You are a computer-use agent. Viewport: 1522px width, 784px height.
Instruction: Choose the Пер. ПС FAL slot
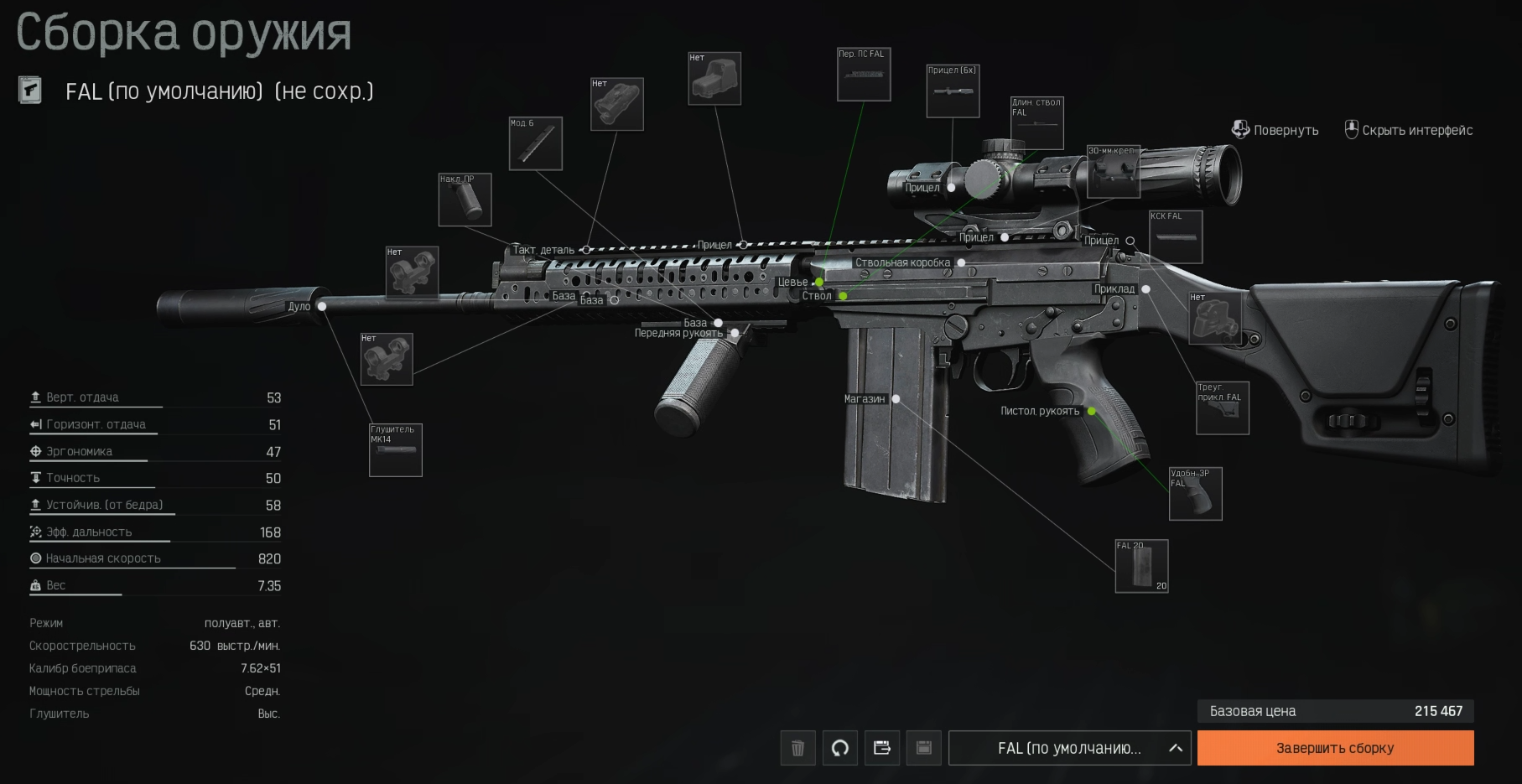point(864,75)
